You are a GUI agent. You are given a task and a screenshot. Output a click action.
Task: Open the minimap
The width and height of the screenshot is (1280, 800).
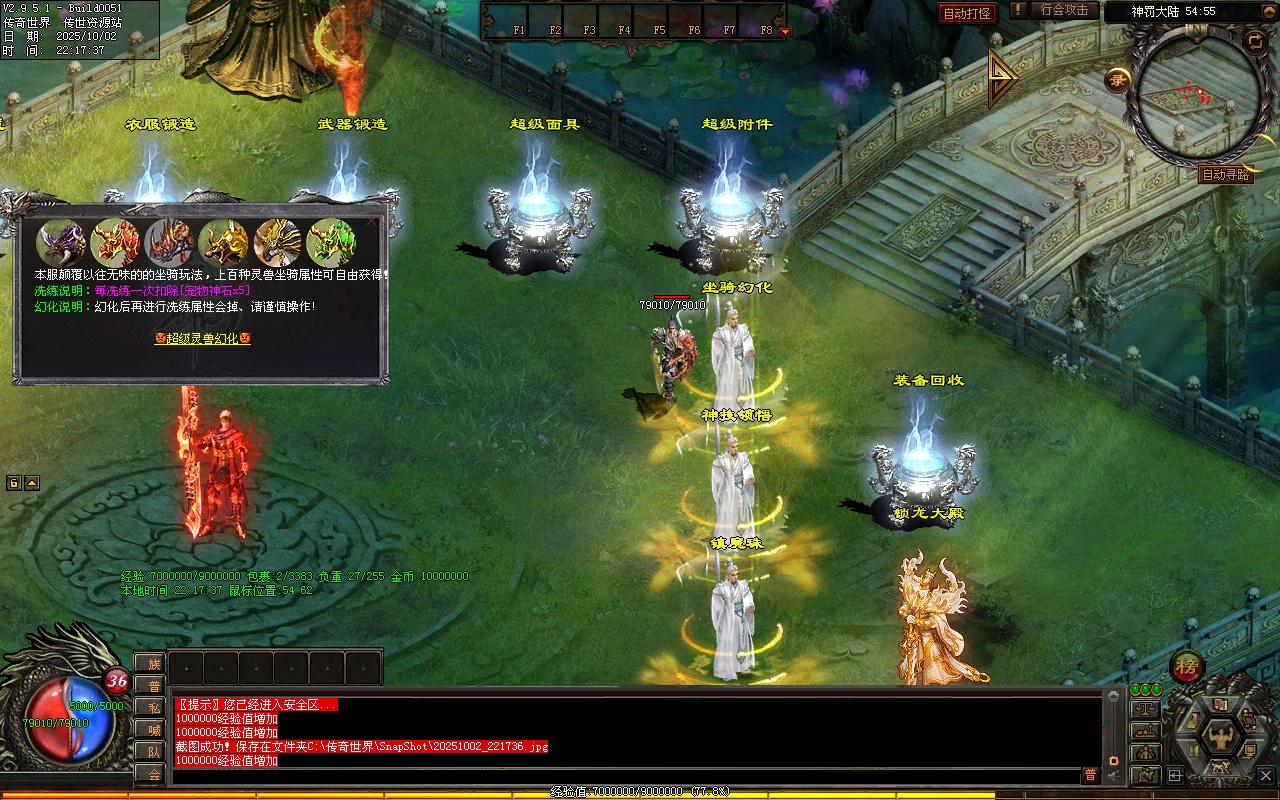[1192, 95]
